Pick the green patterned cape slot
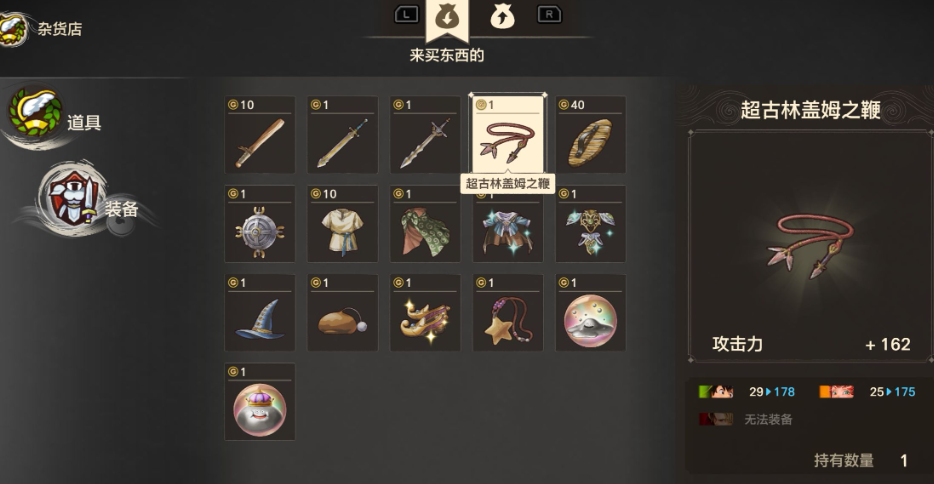The width and height of the screenshot is (934, 484). [x=425, y=226]
